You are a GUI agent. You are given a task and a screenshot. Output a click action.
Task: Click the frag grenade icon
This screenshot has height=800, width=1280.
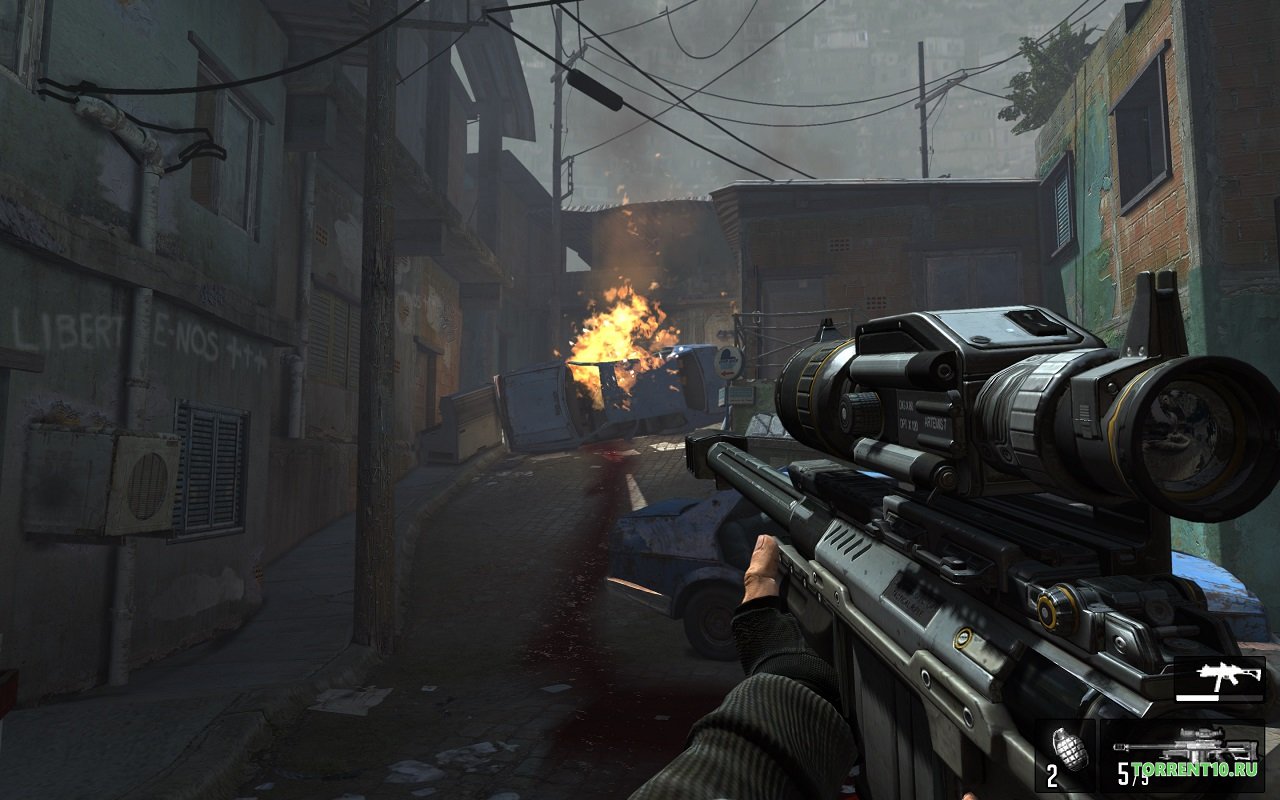point(1069,751)
